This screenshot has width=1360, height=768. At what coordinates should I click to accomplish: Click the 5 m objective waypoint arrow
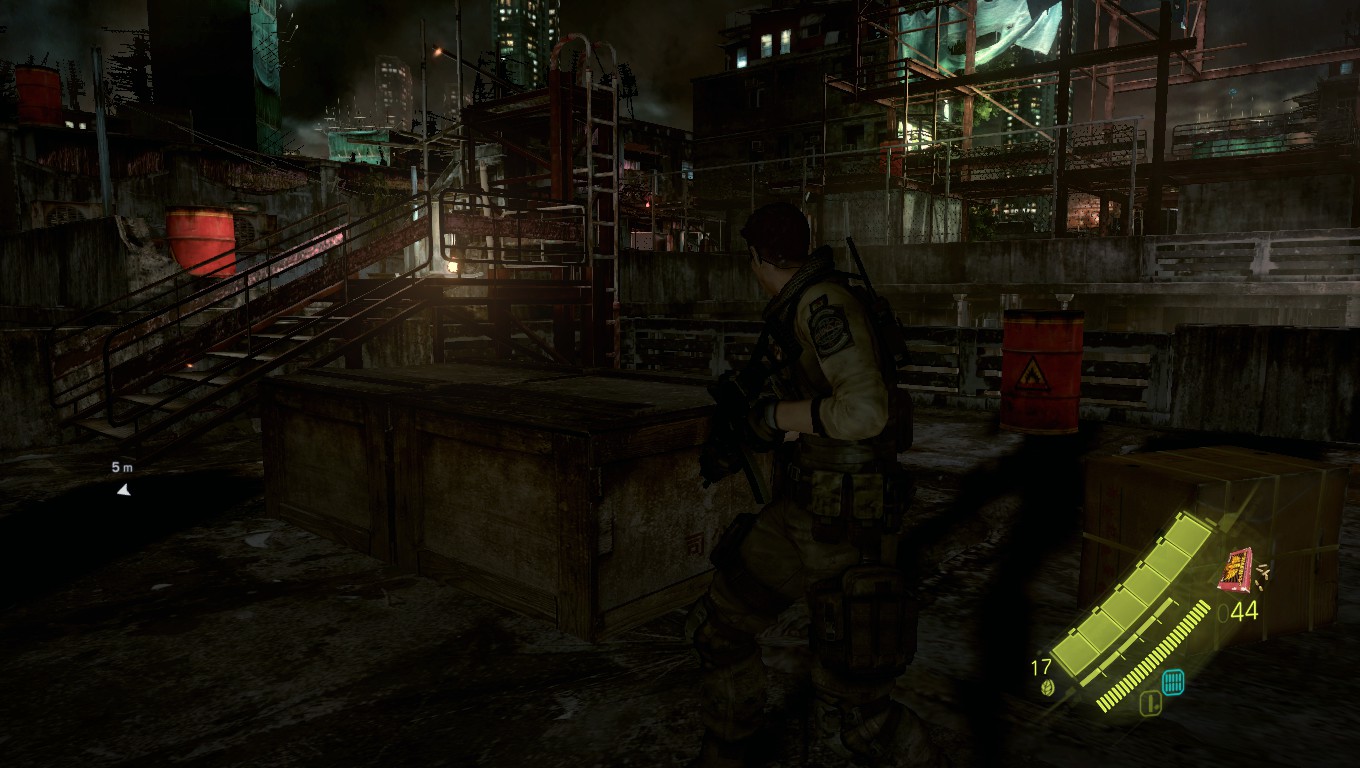[123, 489]
